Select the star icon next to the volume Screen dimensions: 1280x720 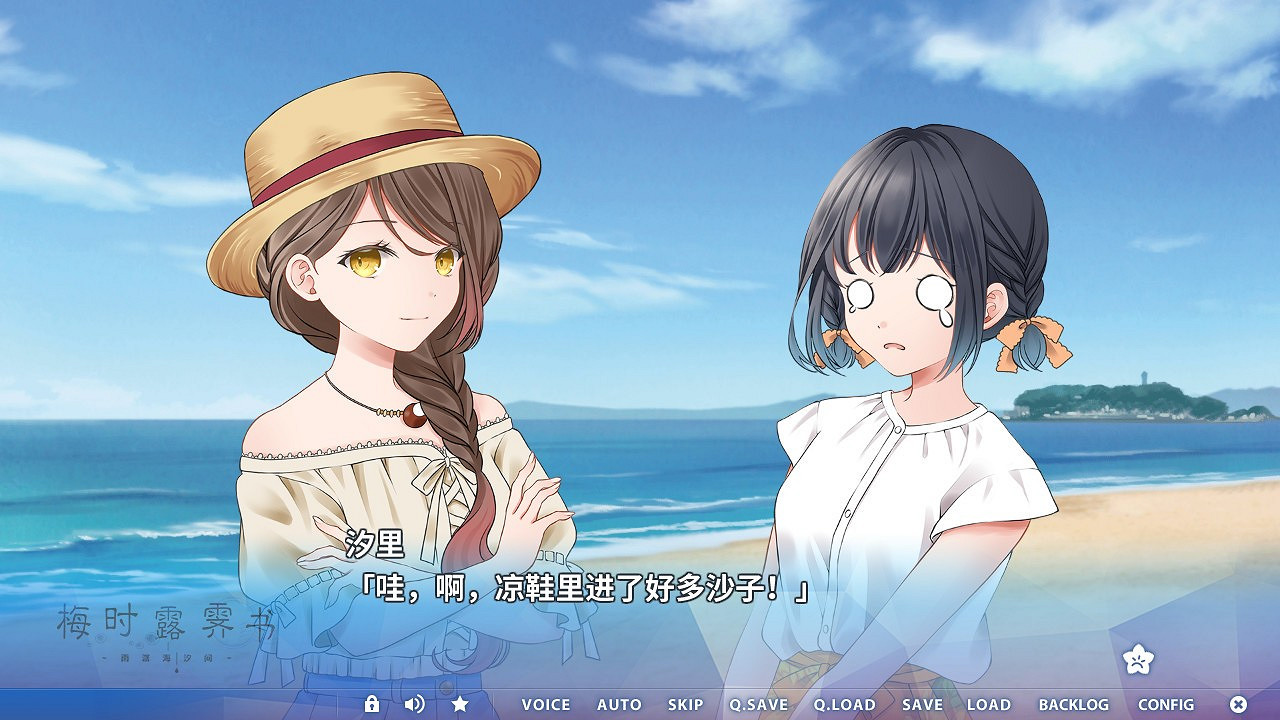(457, 705)
